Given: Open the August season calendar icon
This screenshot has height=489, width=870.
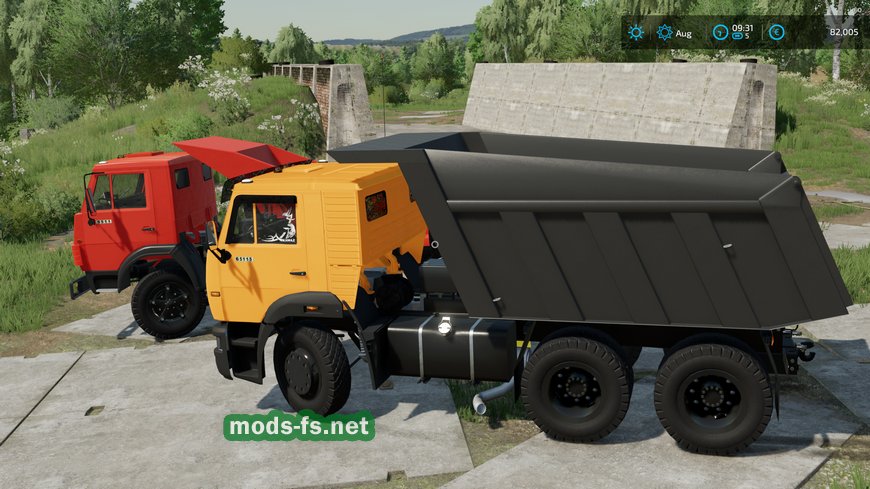Looking at the screenshot, I should coord(665,32).
